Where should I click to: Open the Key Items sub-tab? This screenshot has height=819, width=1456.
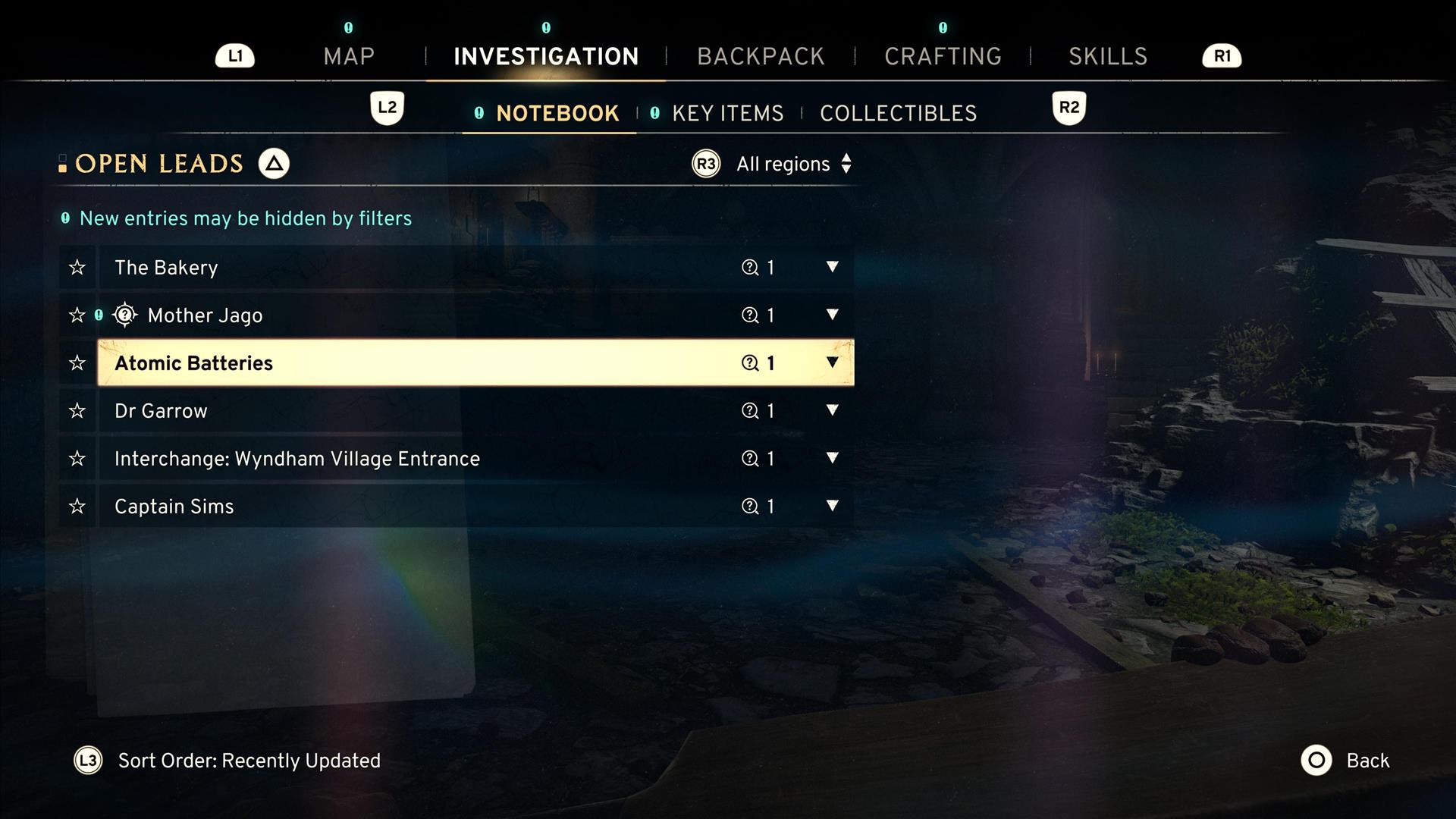(727, 114)
